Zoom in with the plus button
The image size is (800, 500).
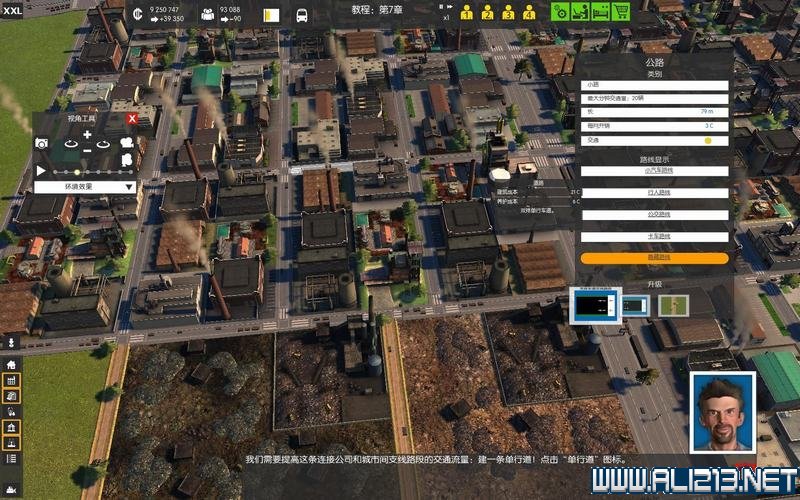pos(87,134)
